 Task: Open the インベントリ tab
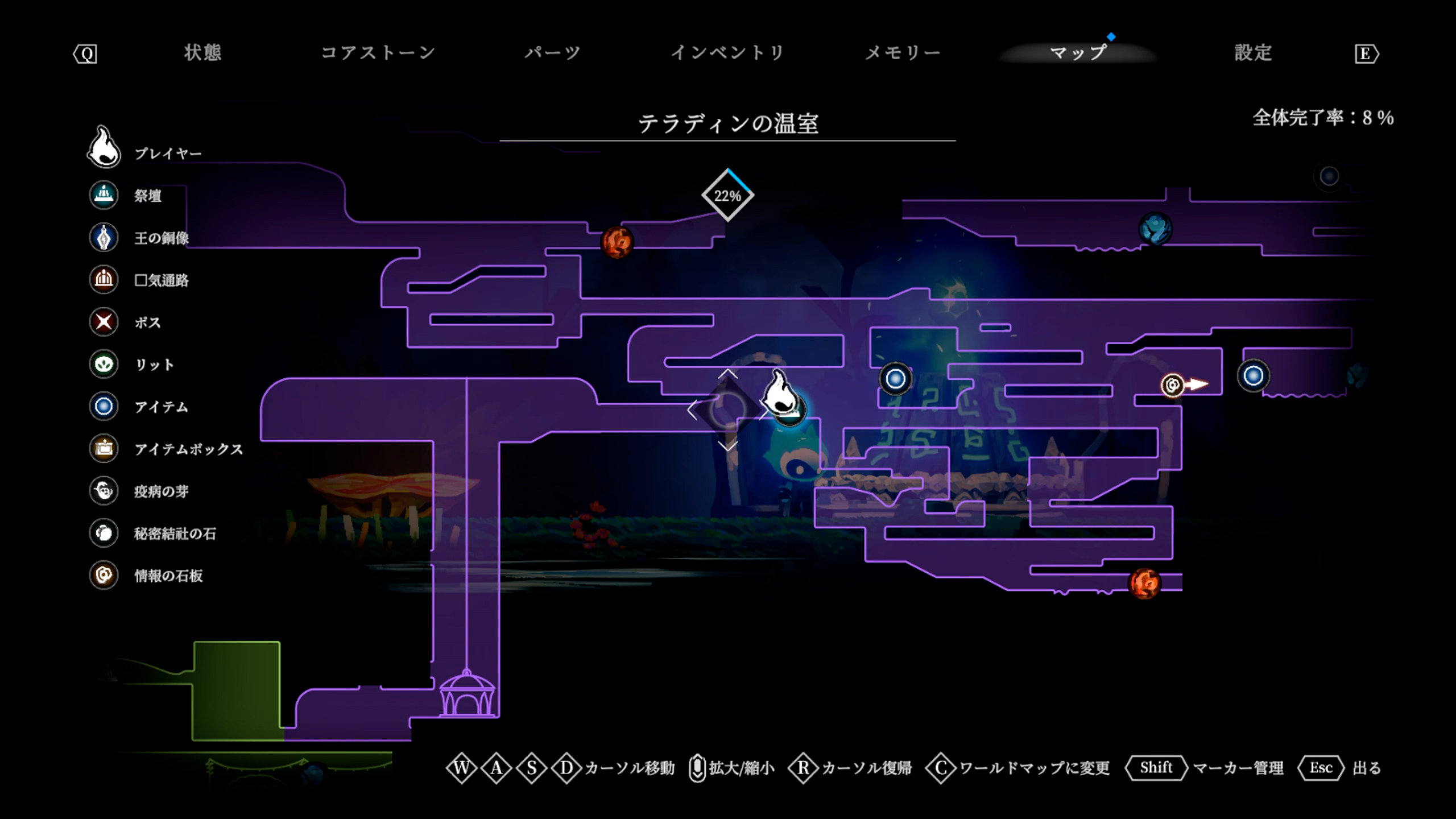pos(727,53)
